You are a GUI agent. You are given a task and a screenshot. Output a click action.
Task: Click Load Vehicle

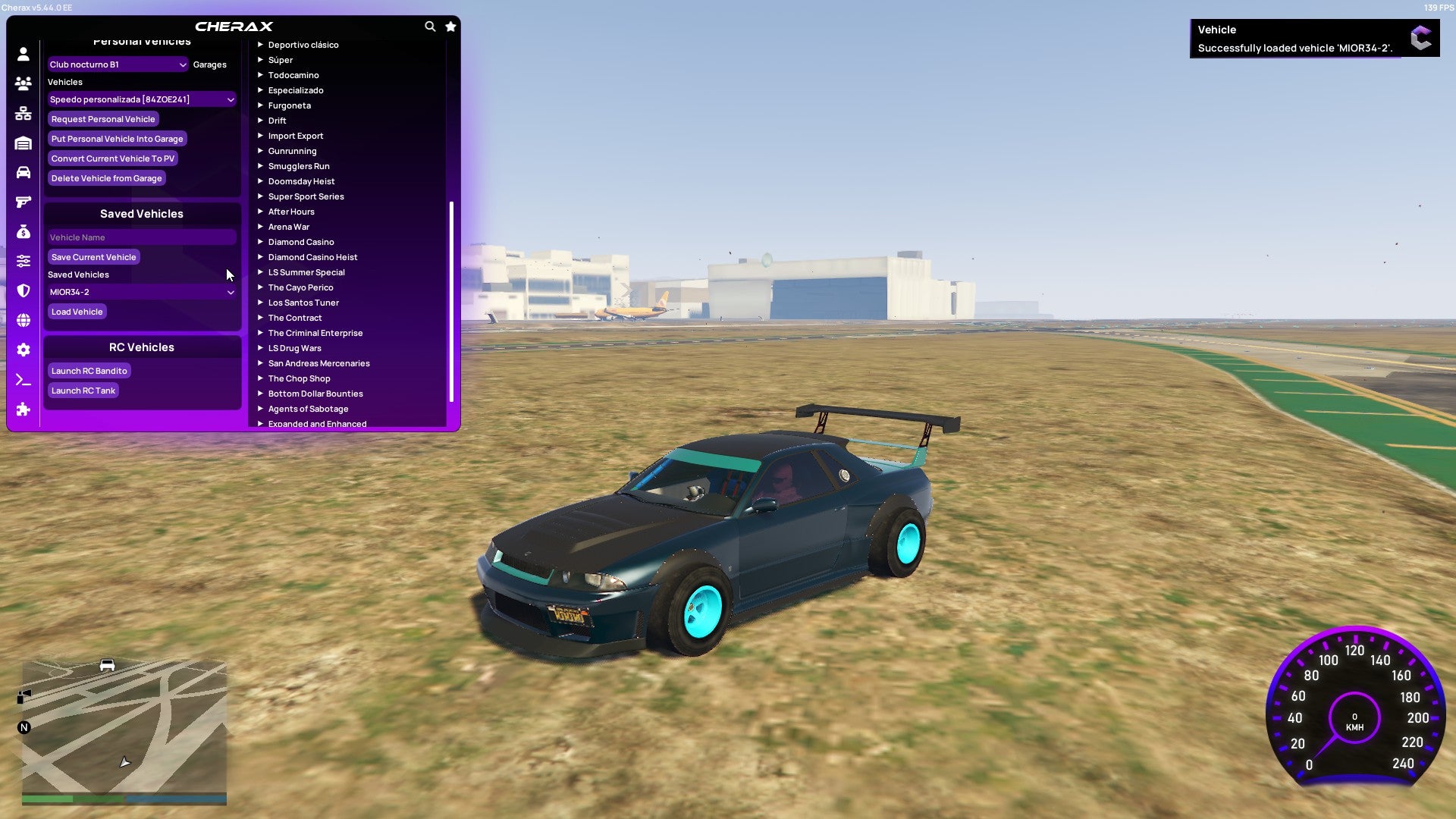tap(76, 311)
